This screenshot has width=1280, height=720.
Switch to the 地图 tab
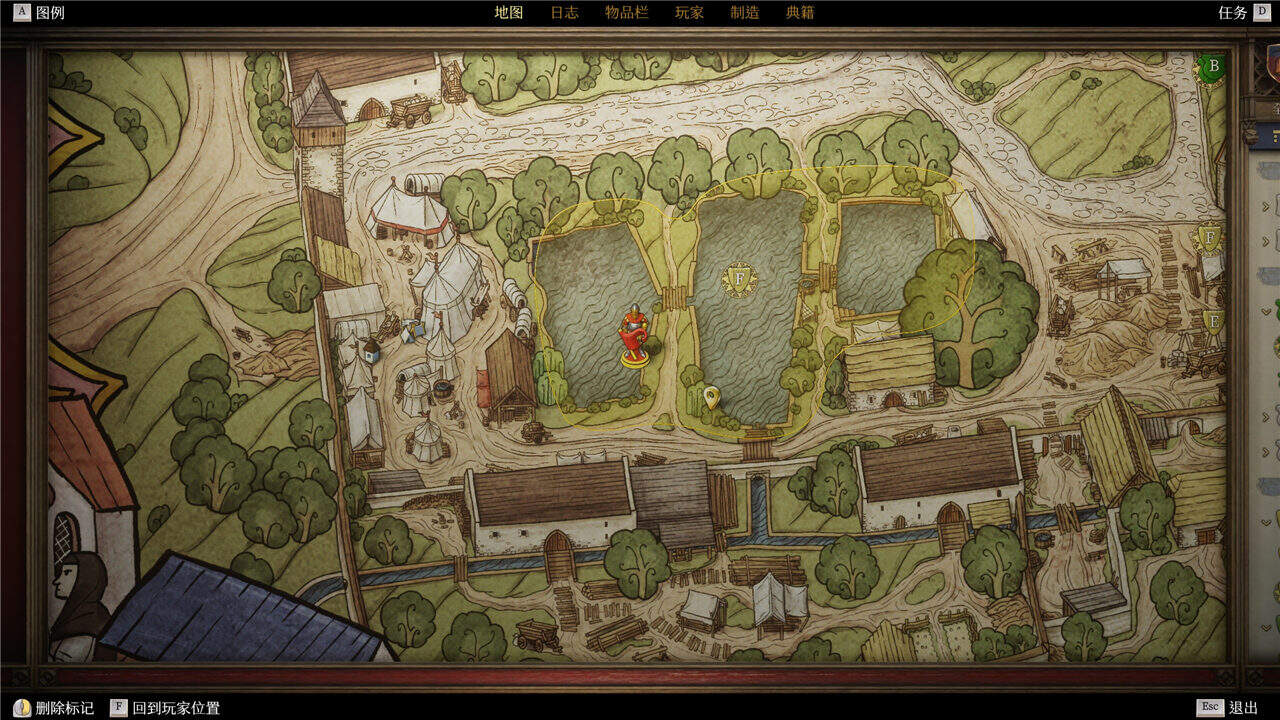(x=509, y=13)
